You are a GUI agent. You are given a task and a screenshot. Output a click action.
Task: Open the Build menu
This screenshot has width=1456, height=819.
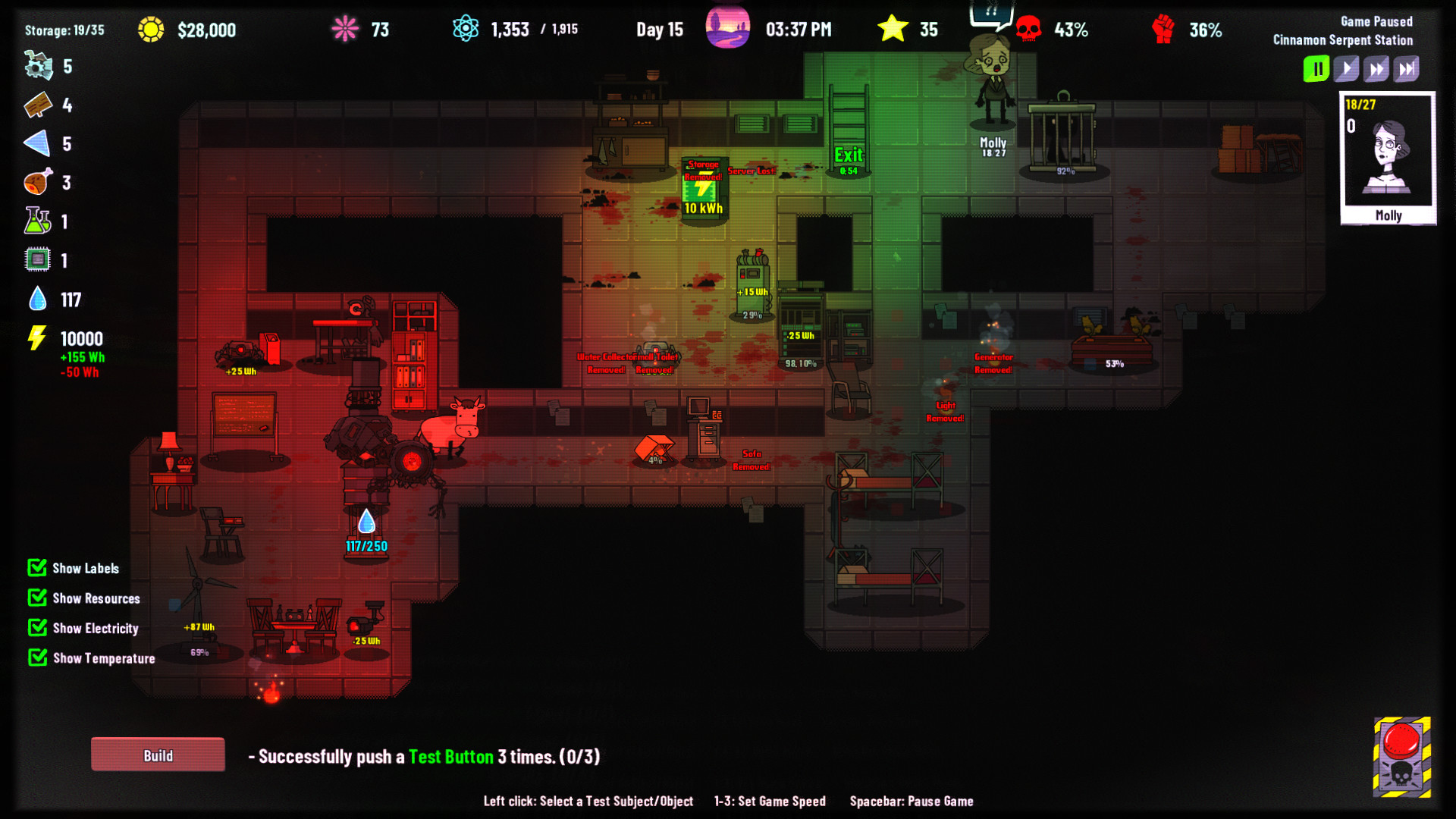tap(157, 755)
